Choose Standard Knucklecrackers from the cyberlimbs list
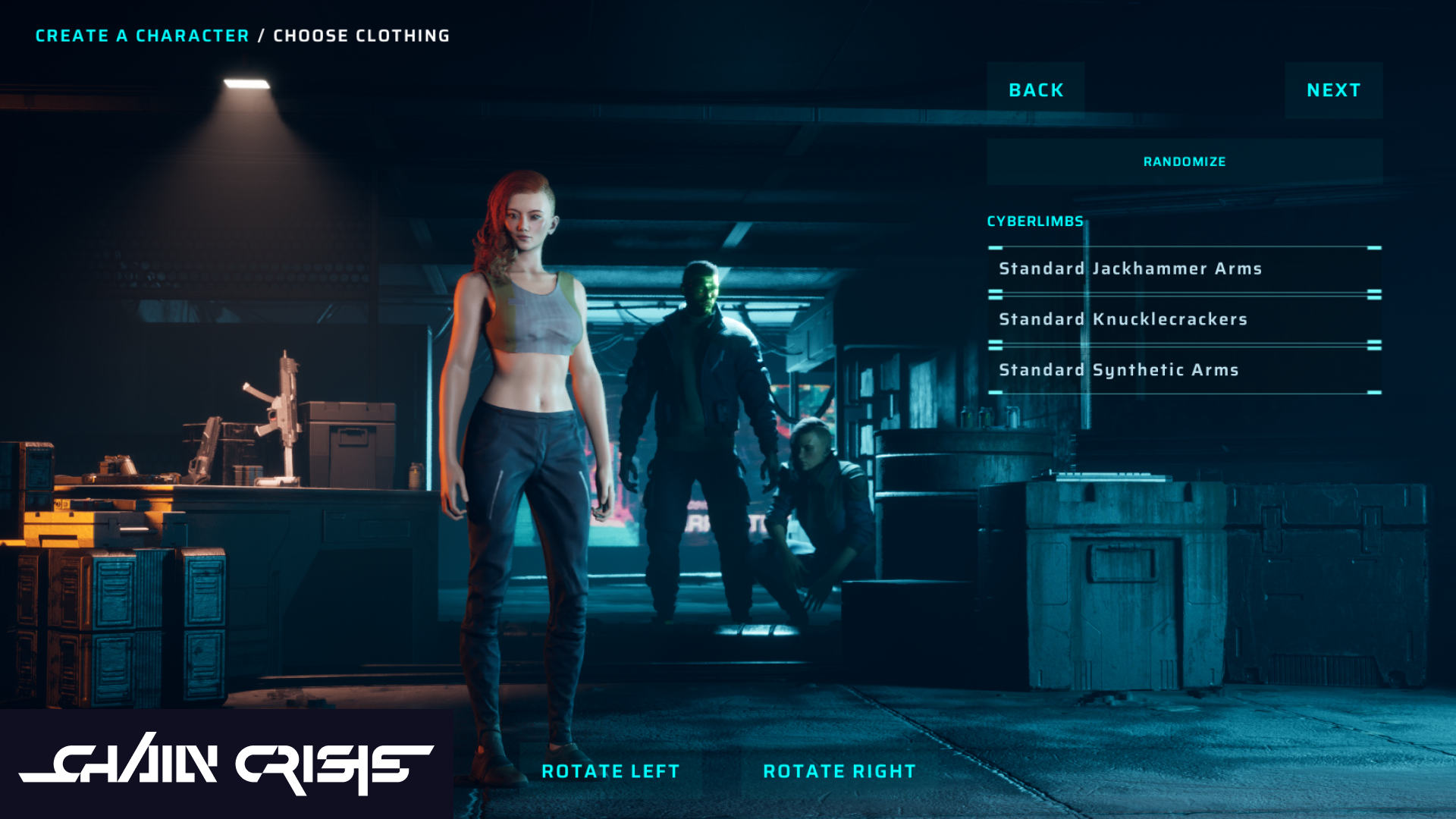This screenshot has height=819, width=1456. [x=1122, y=319]
